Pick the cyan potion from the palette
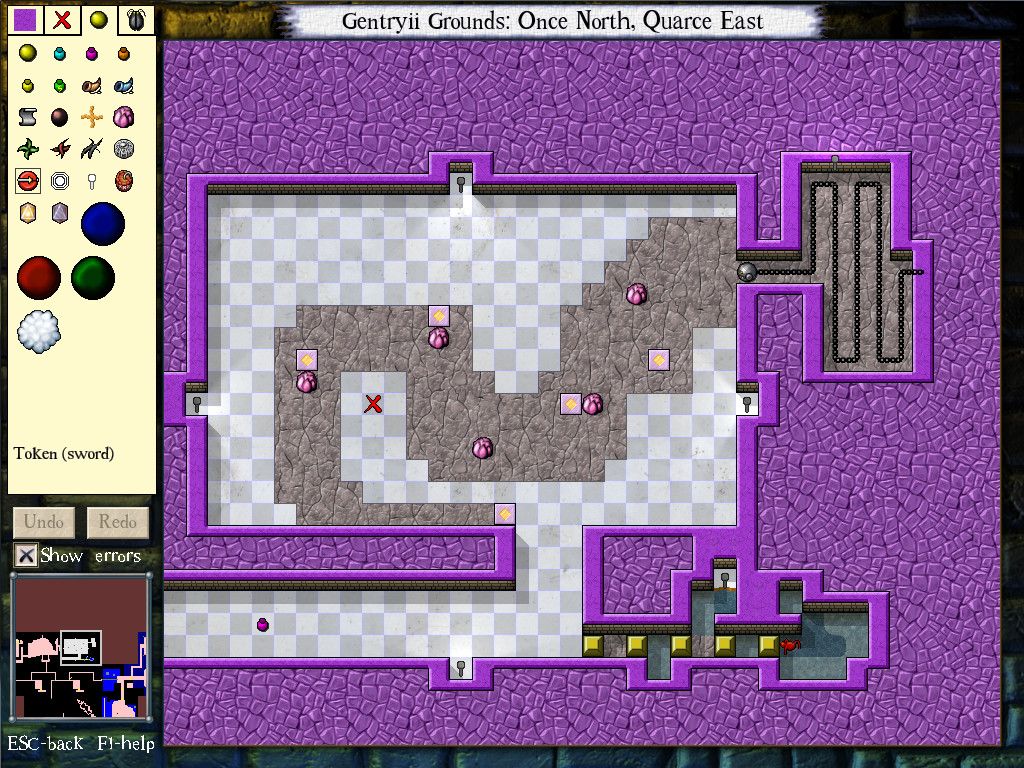Viewport: 1024px width, 768px height. 60,53
